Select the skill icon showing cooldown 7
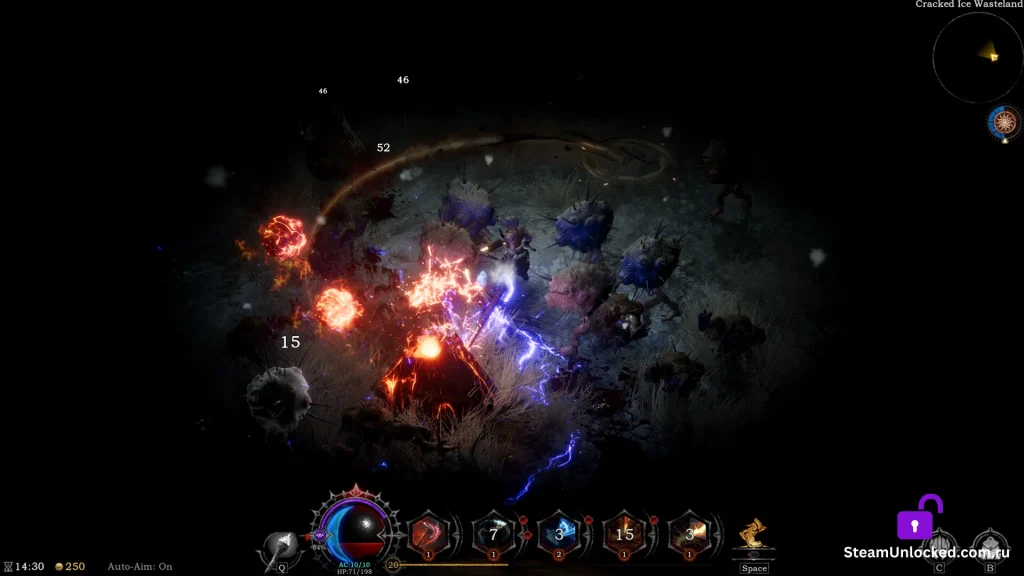 click(493, 533)
